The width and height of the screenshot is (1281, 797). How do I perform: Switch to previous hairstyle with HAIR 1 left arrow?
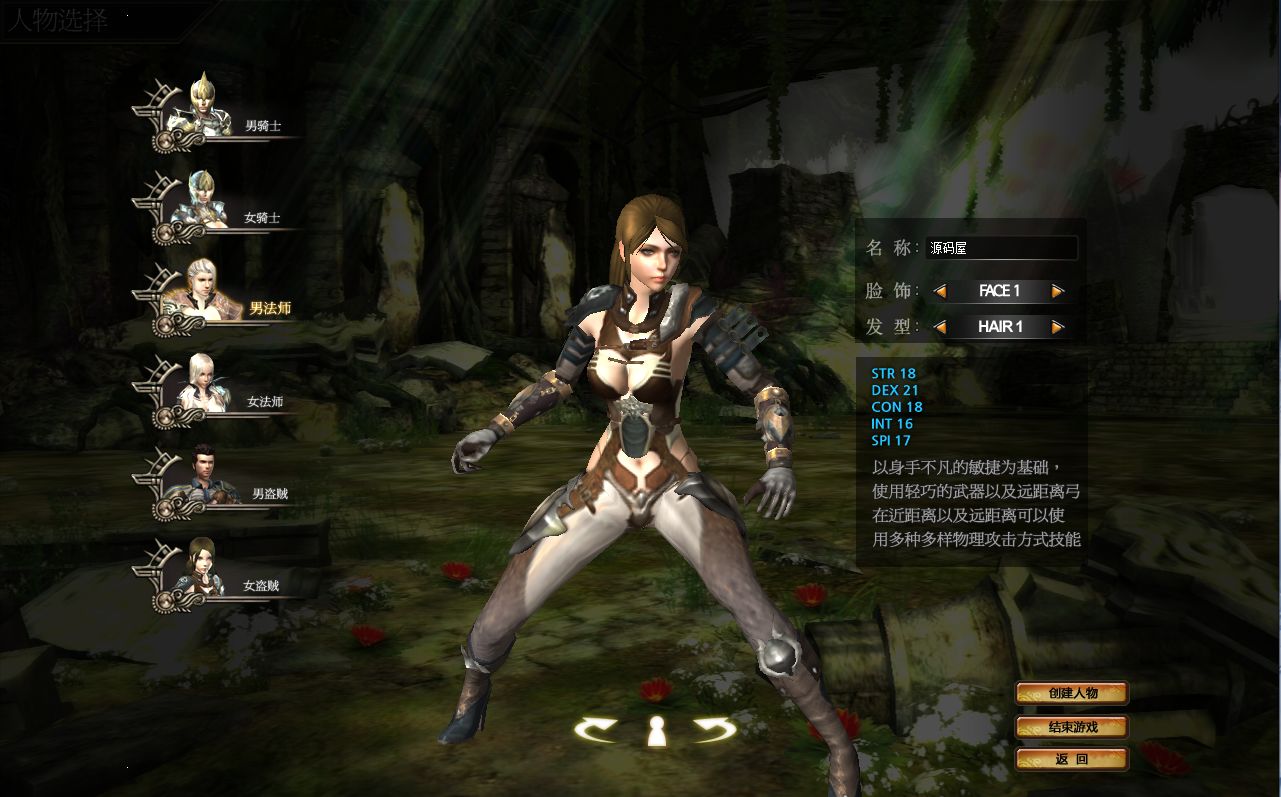940,326
